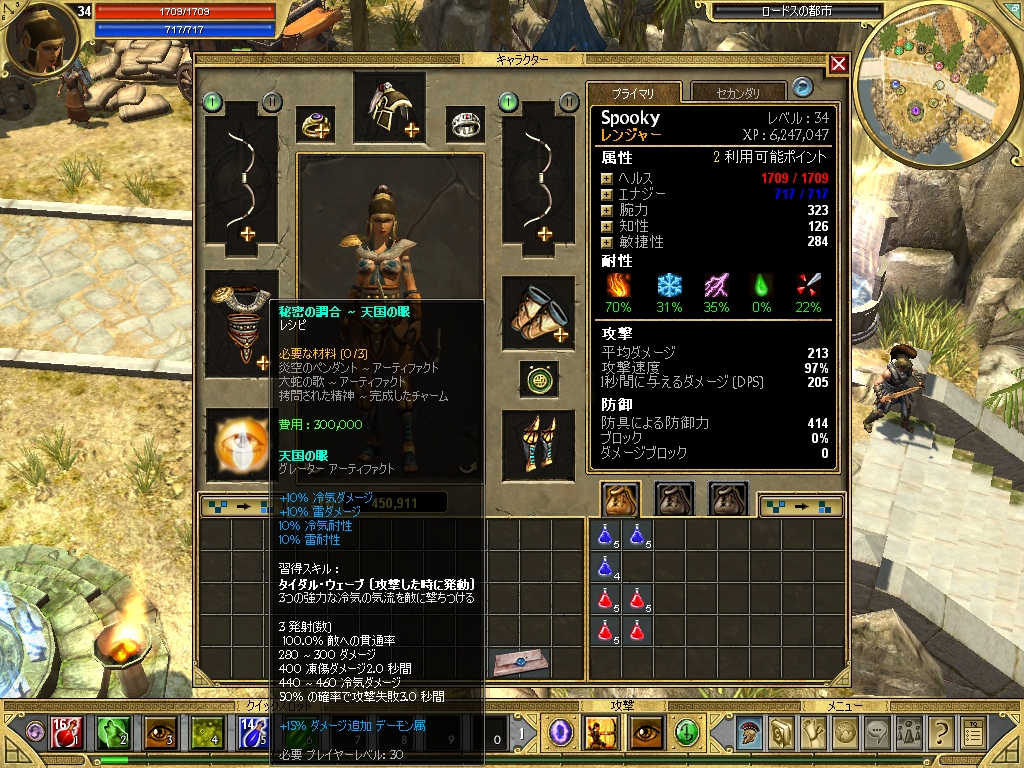
Task: Click the equipped arm bracers slot
Action: [538, 314]
